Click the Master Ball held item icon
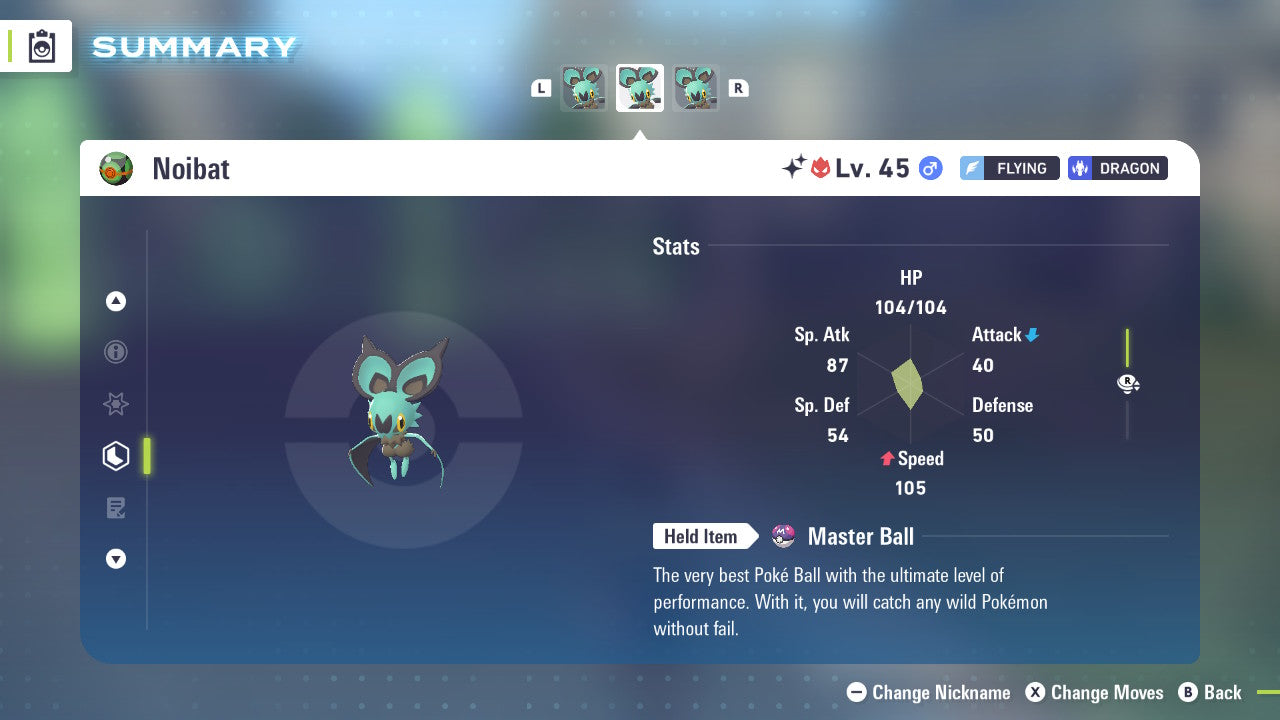 click(783, 536)
